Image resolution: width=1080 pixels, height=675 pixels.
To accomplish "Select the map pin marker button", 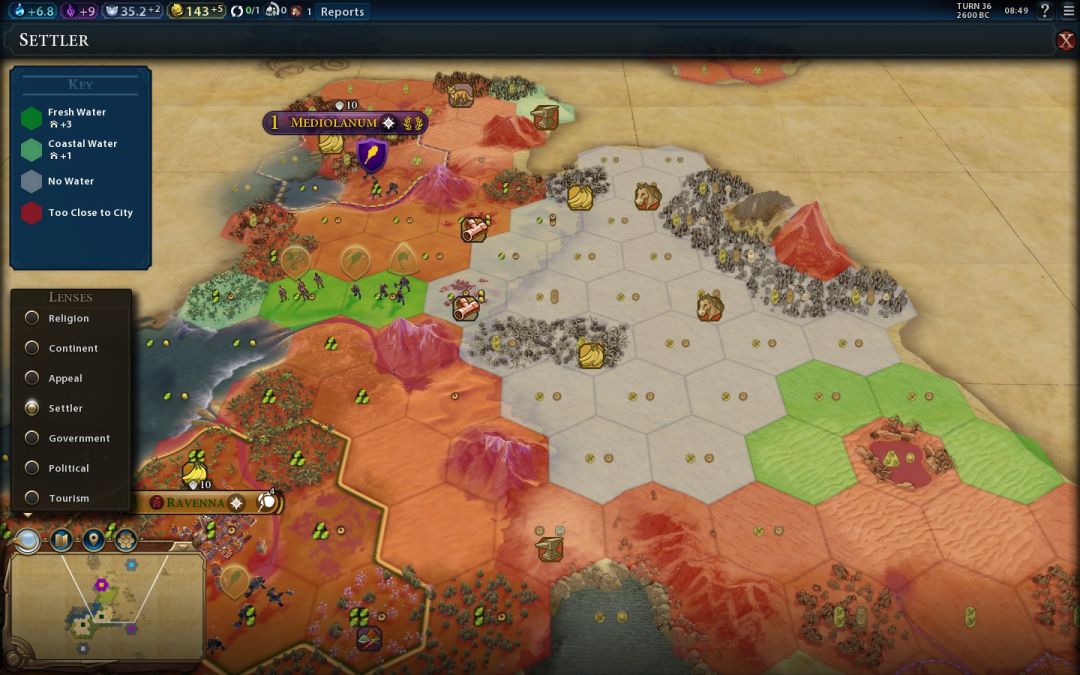I will click(x=94, y=541).
